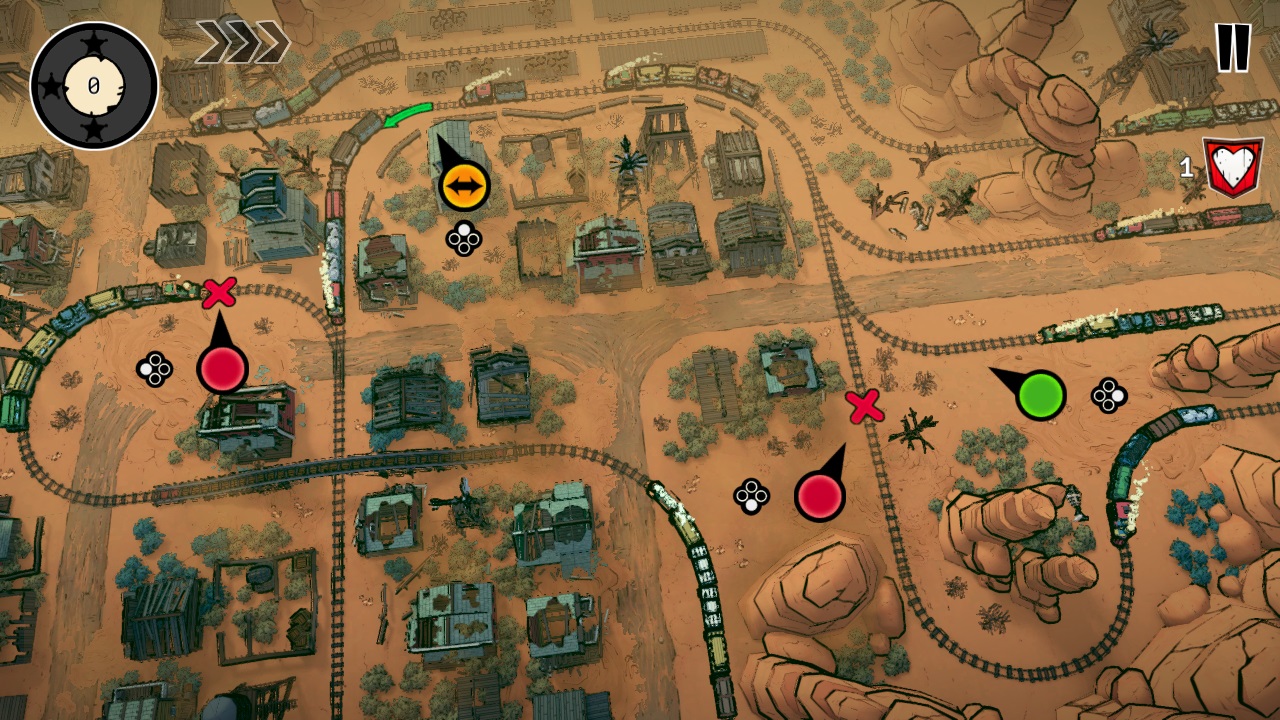Toggle the red junction signal near the left building
The width and height of the screenshot is (1280, 720).
(222, 369)
